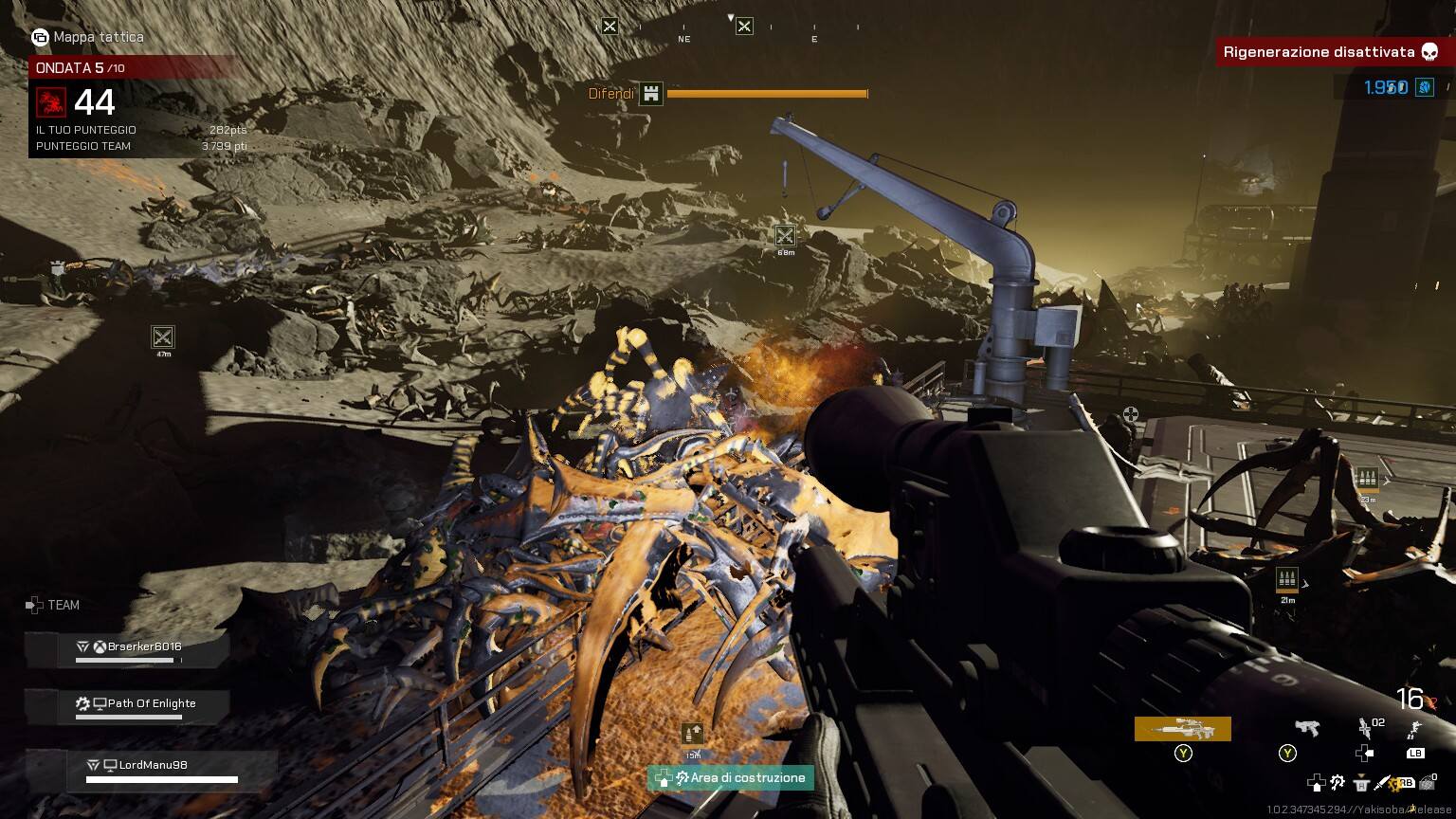Screen dimensions: 1456x819
Task: Select the 23m ammo crate marker
Action: 1367,478
